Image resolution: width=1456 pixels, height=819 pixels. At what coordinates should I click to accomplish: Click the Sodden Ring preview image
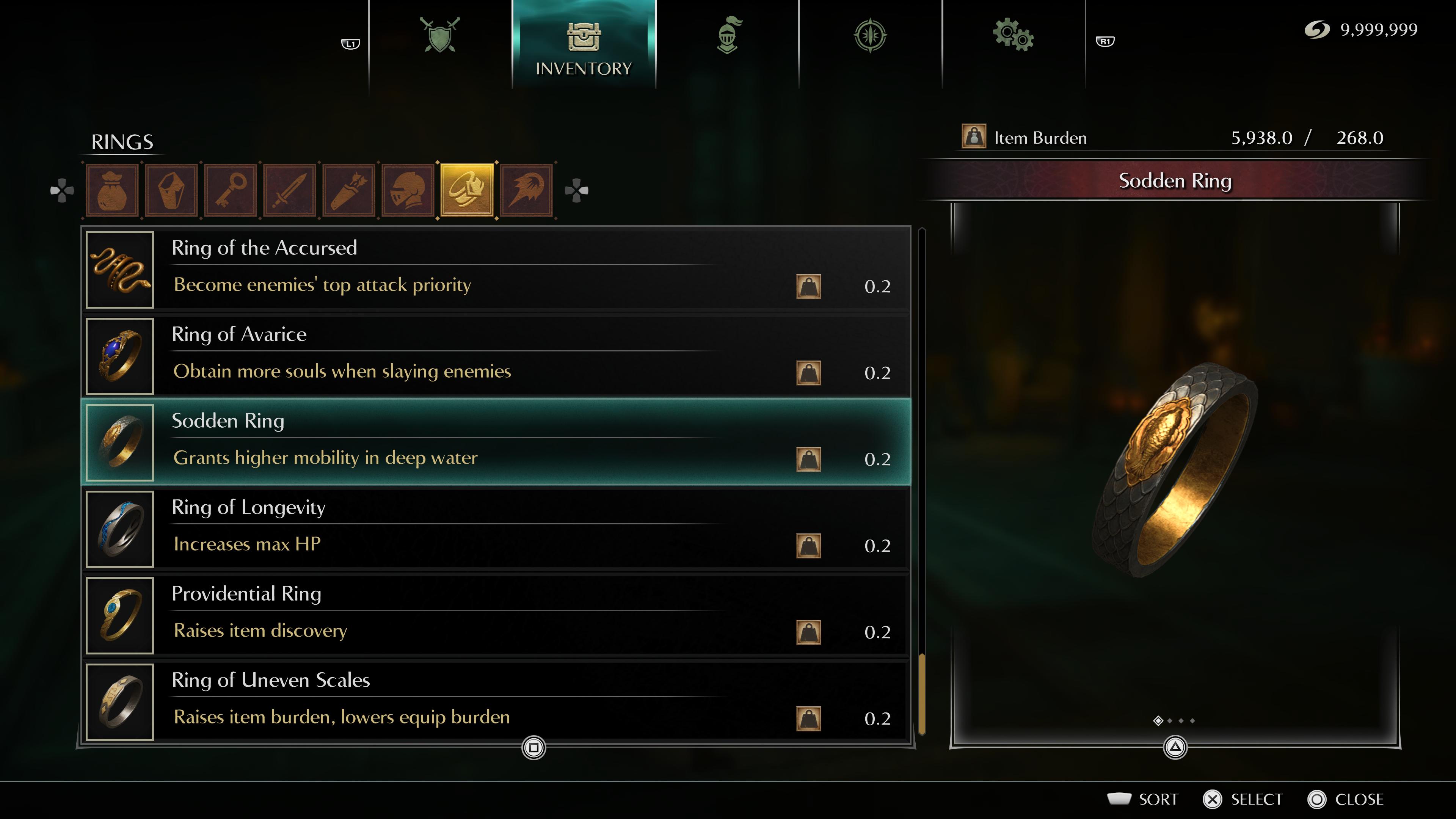[1176, 469]
